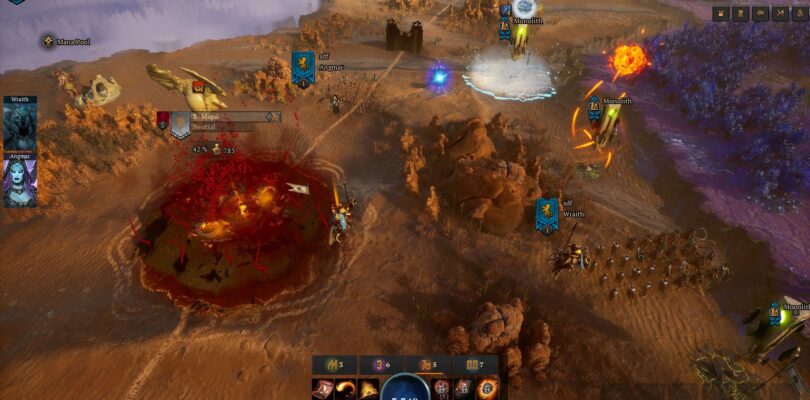810x400 pixels.
Task: Open the yellow spell category tab showing 3
Action: pos(334,366)
